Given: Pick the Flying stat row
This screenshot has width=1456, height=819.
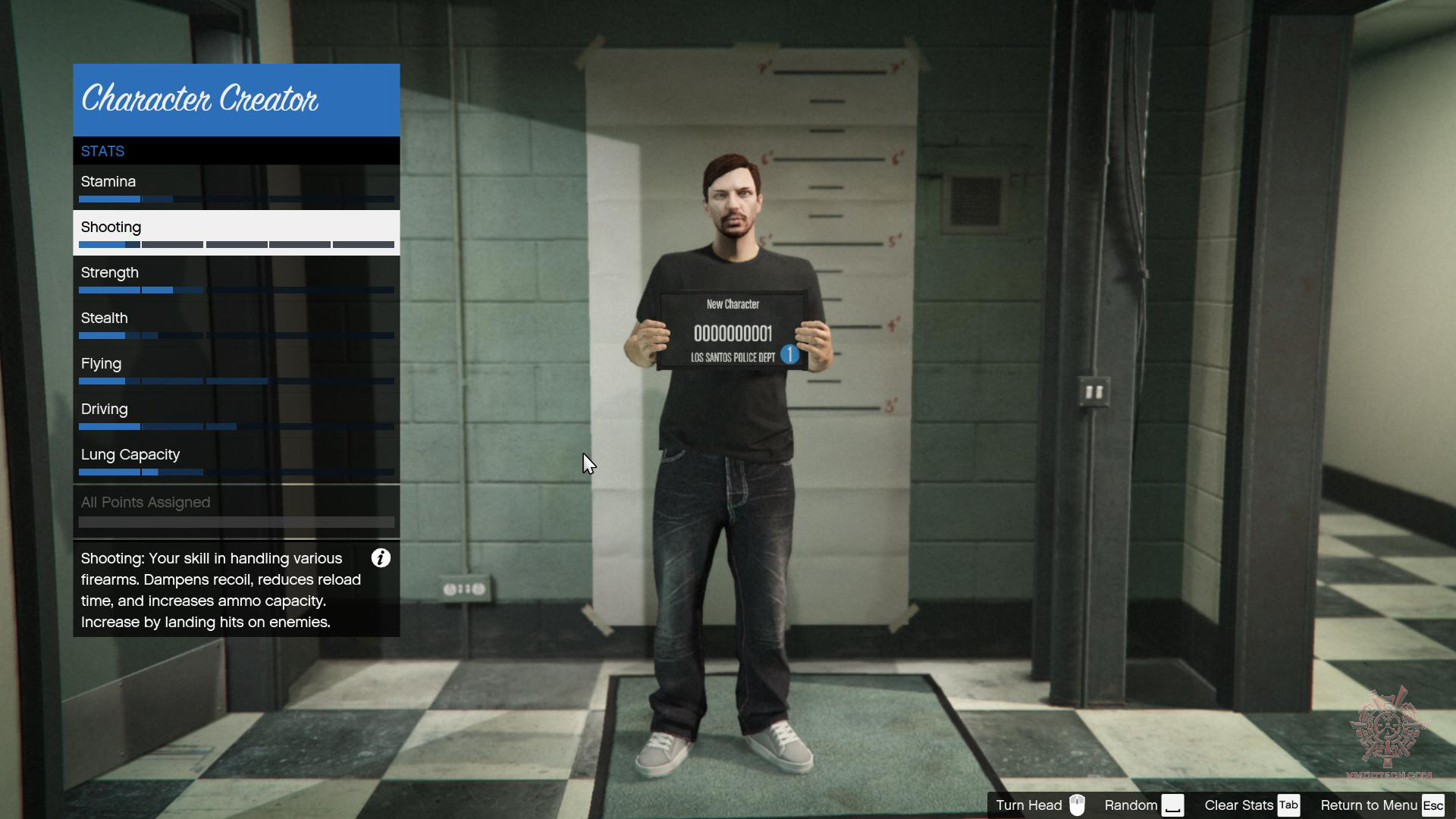Looking at the screenshot, I should [236, 369].
